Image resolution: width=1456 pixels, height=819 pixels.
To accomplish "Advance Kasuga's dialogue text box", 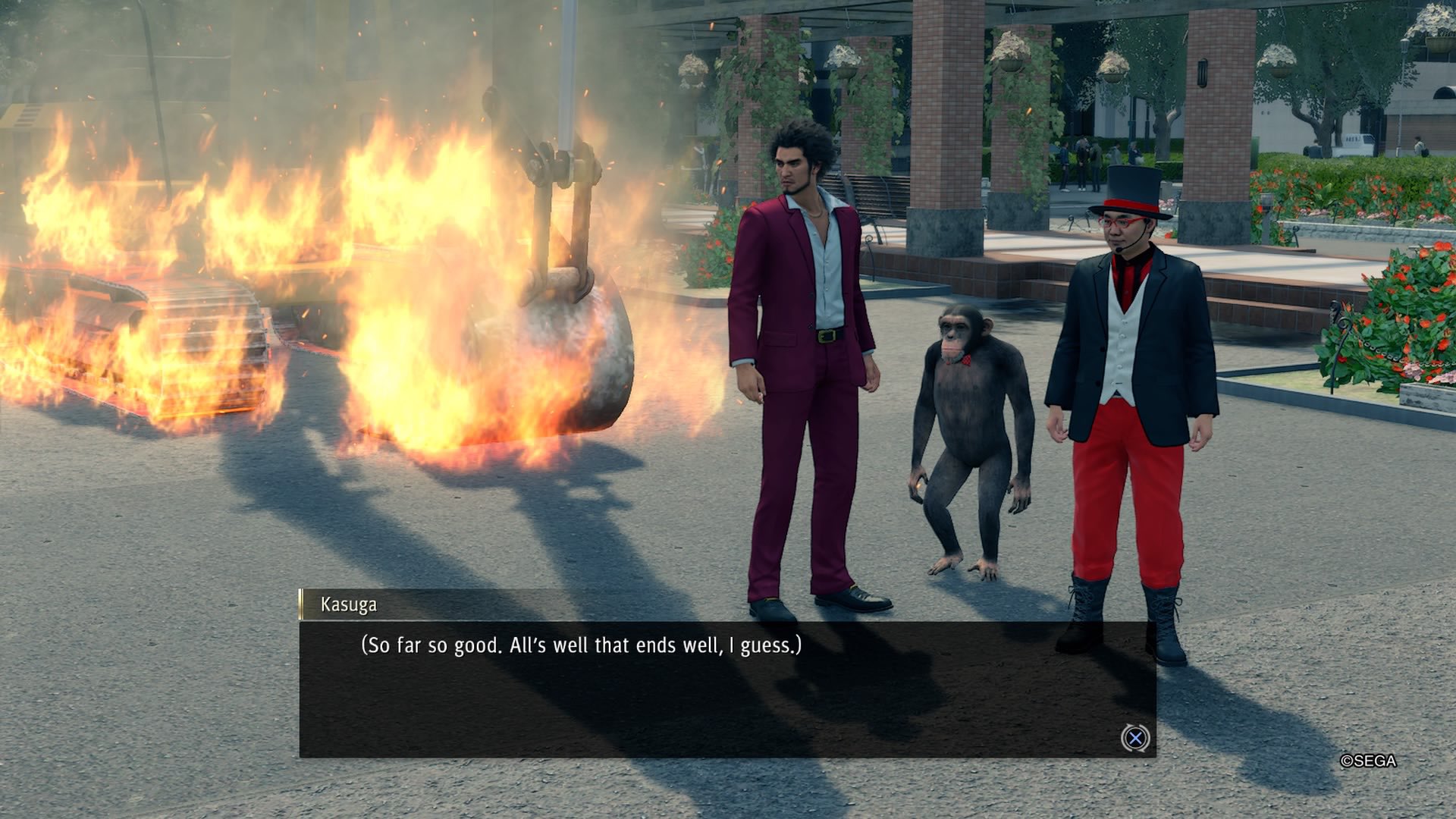I will click(x=1135, y=738).
